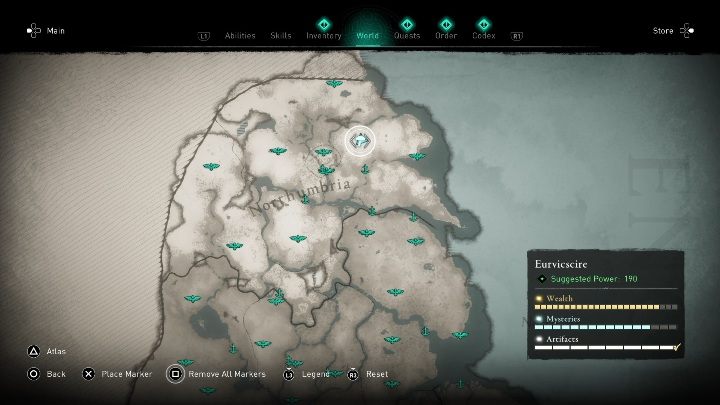Select the Inventory tab
Viewport: 720px width, 405px height.
(324, 36)
